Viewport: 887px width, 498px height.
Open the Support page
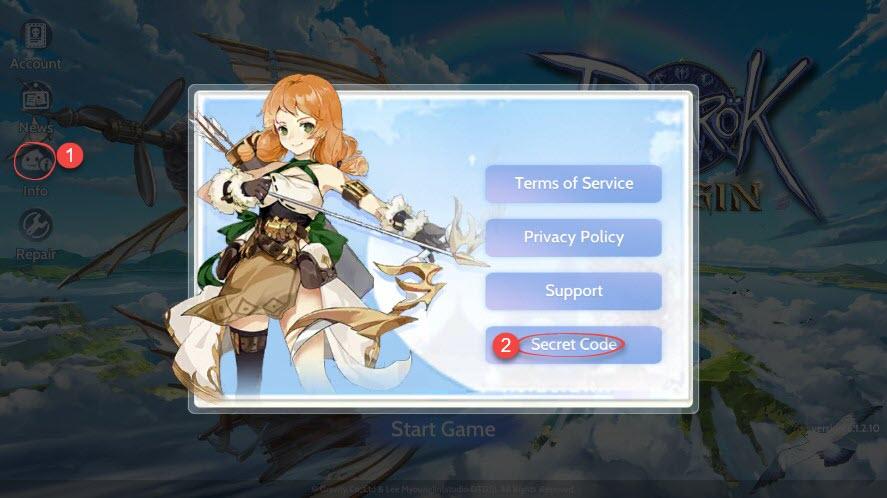(x=573, y=291)
